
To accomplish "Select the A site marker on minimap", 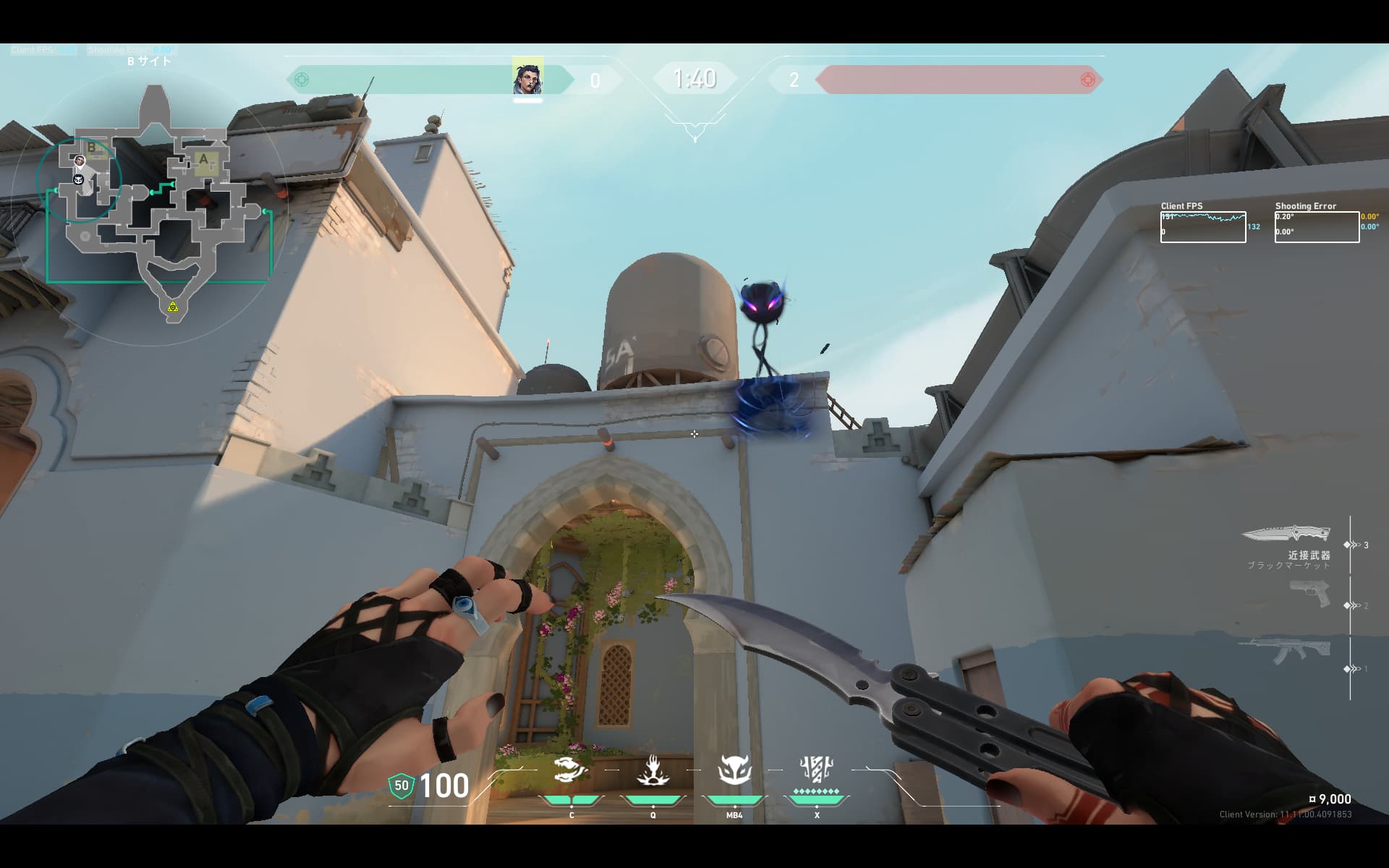I will (x=204, y=160).
